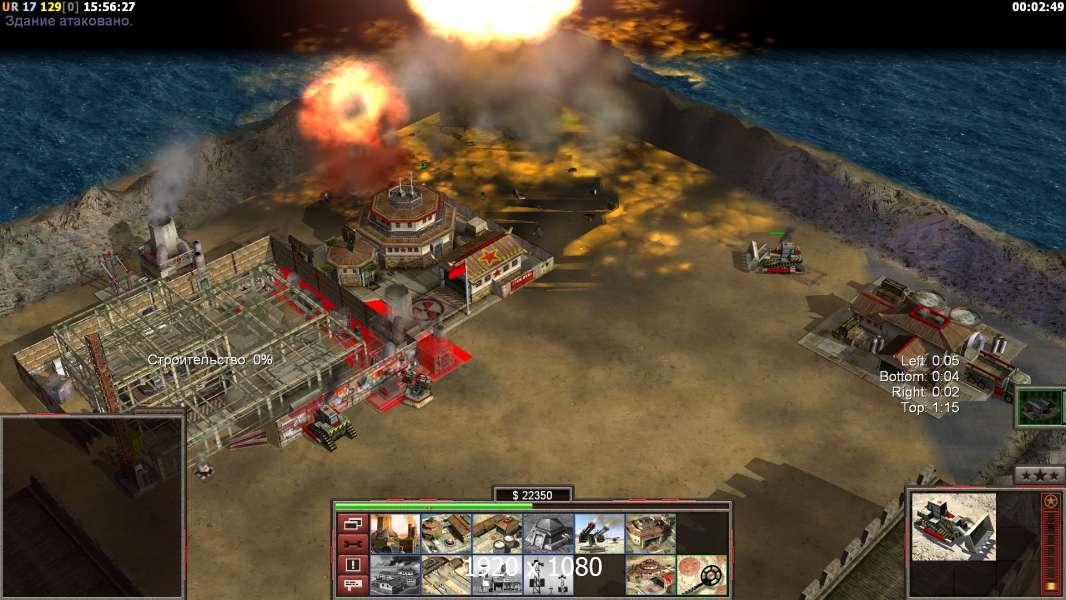
Task: Select the dozer unit portrait
Action: (x=953, y=526)
